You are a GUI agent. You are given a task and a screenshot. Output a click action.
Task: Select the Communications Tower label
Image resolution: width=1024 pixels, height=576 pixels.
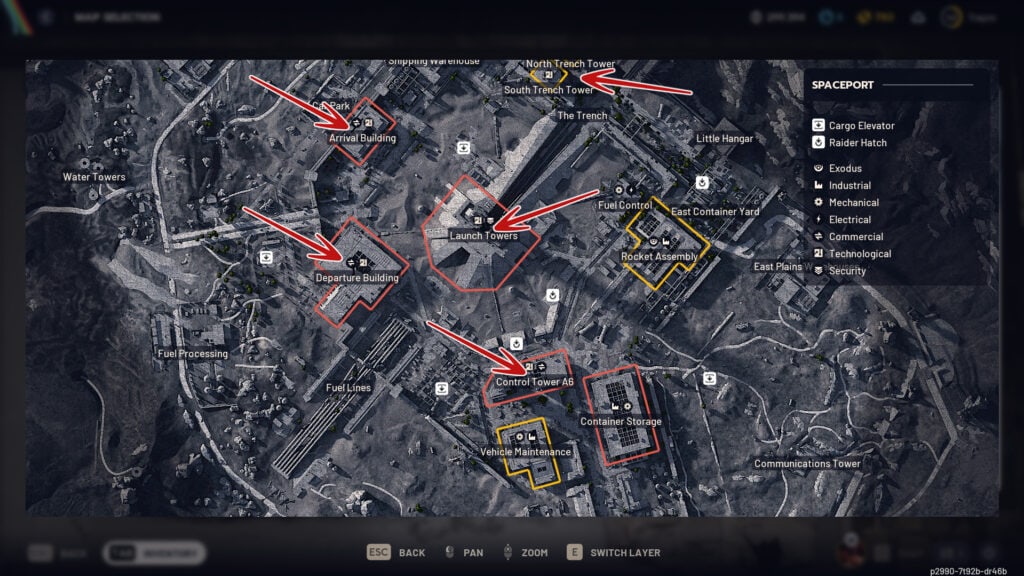coord(807,464)
